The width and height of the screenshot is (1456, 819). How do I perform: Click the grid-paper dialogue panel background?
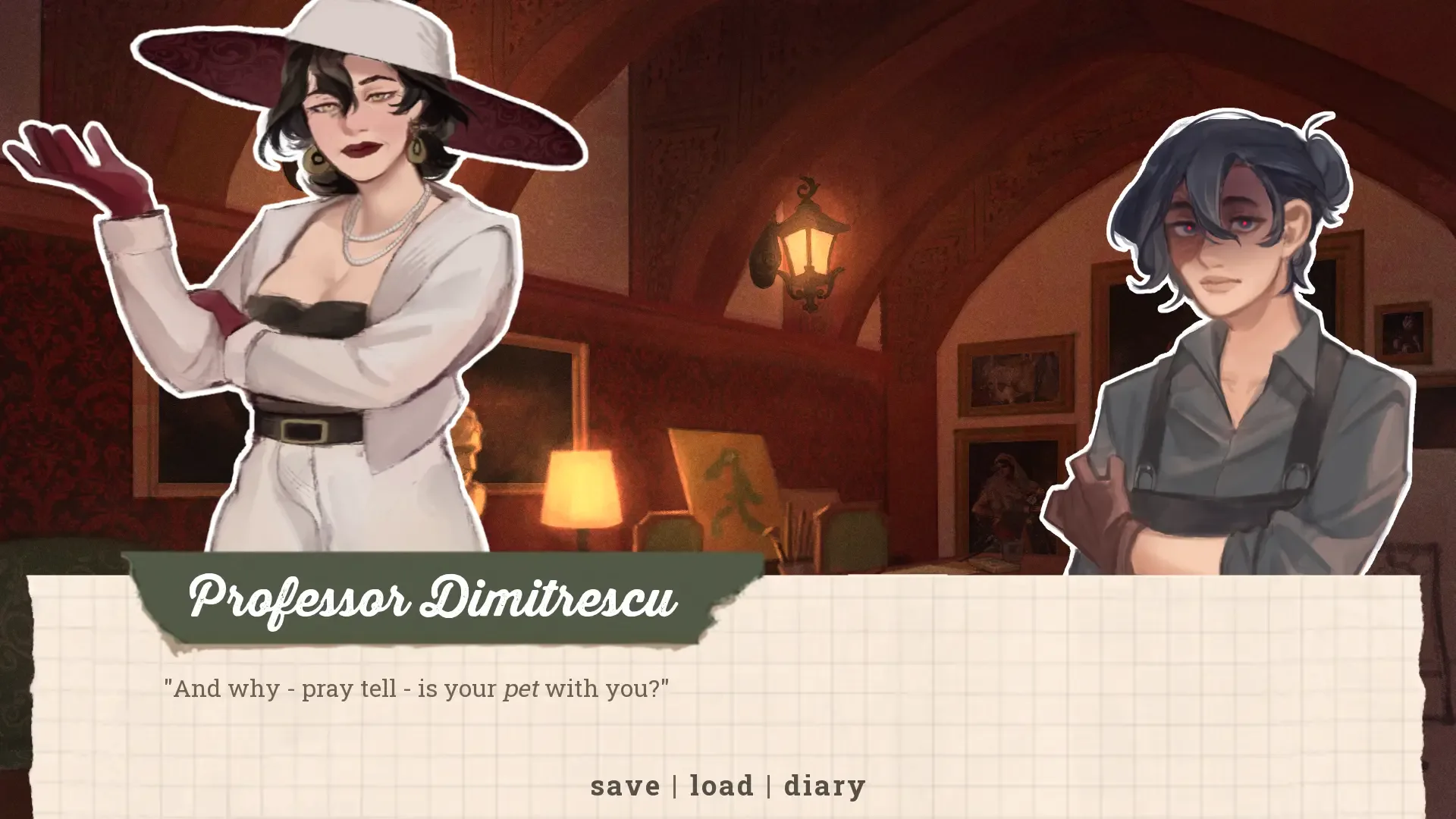pyautogui.click(x=1137, y=682)
